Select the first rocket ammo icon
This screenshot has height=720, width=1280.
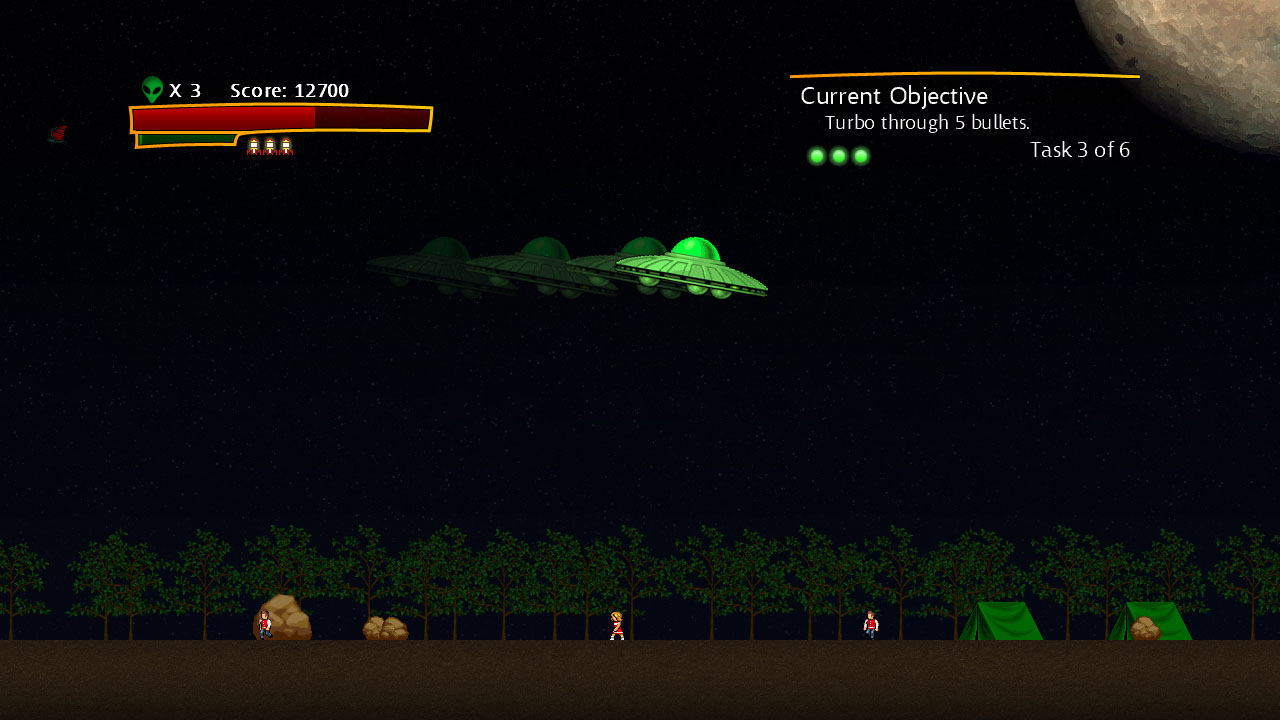point(254,146)
